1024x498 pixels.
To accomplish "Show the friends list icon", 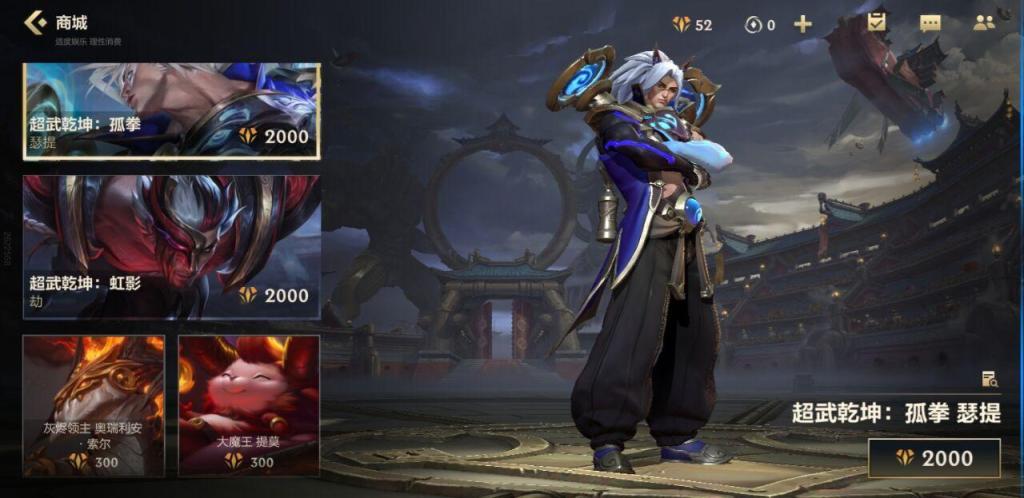I will click(x=984, y=23).
